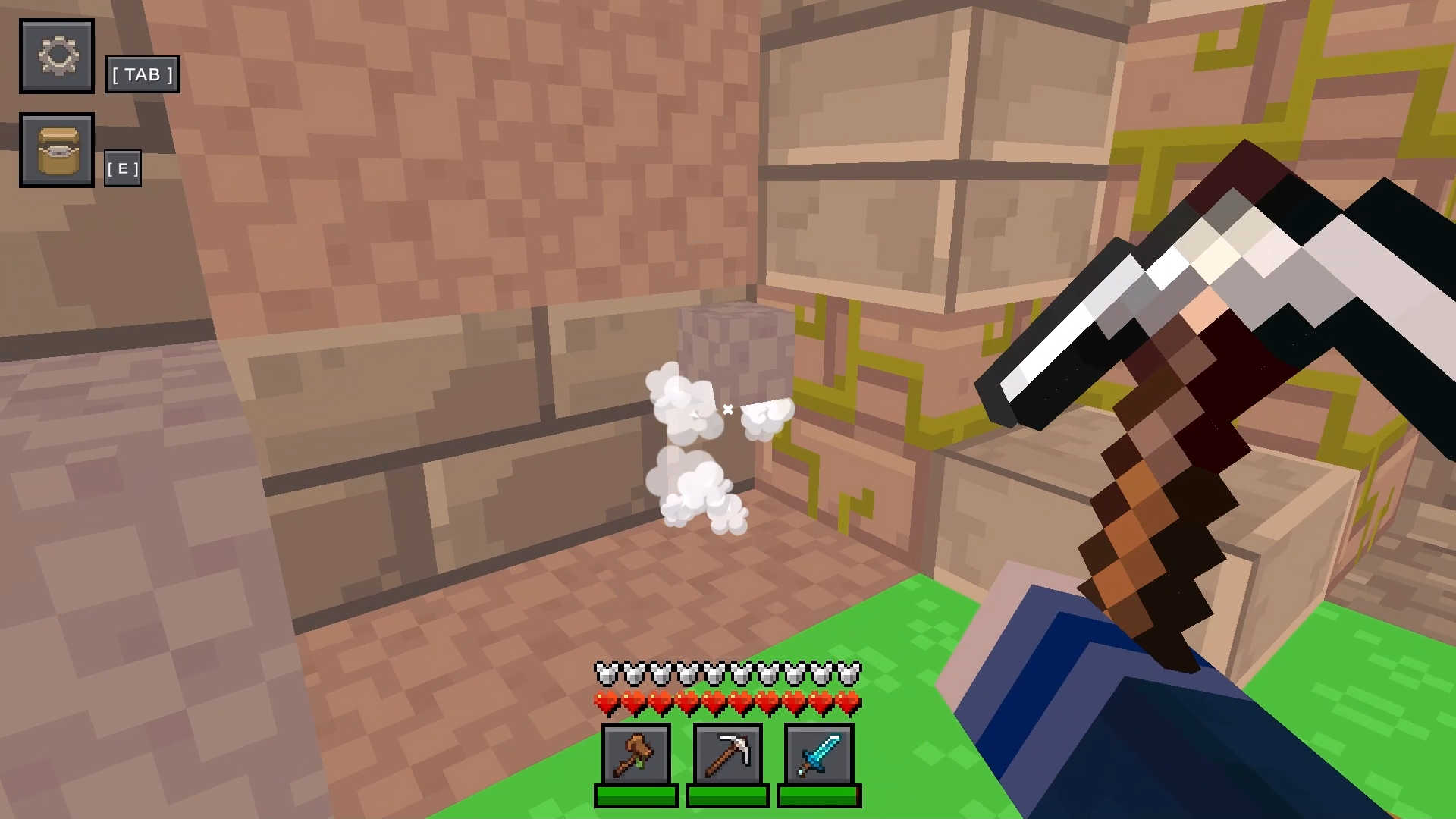
Task: Open the settings gear icon
Action: [x=56, y=56]
